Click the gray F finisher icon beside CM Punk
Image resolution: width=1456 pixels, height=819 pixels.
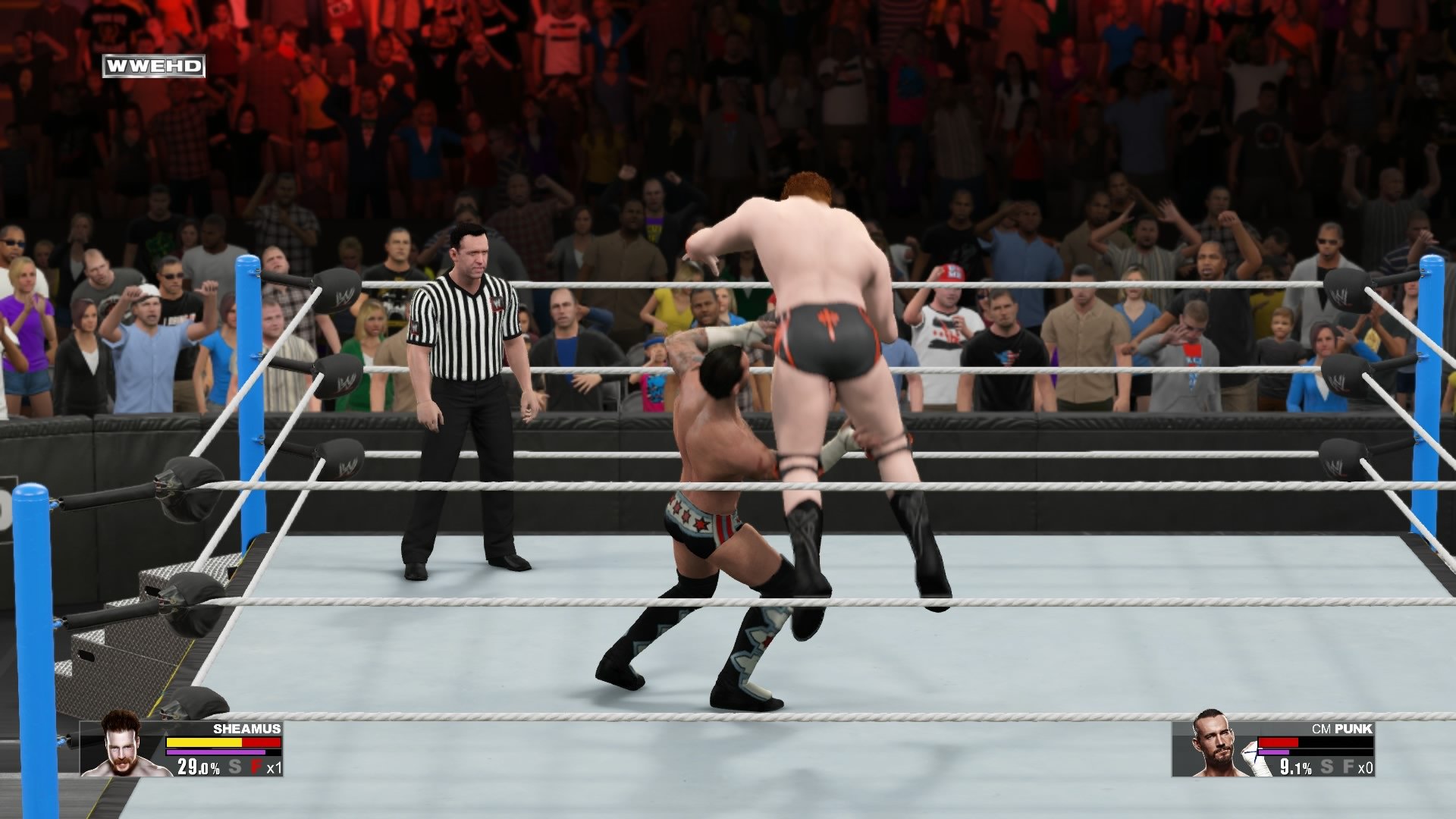1348,767
